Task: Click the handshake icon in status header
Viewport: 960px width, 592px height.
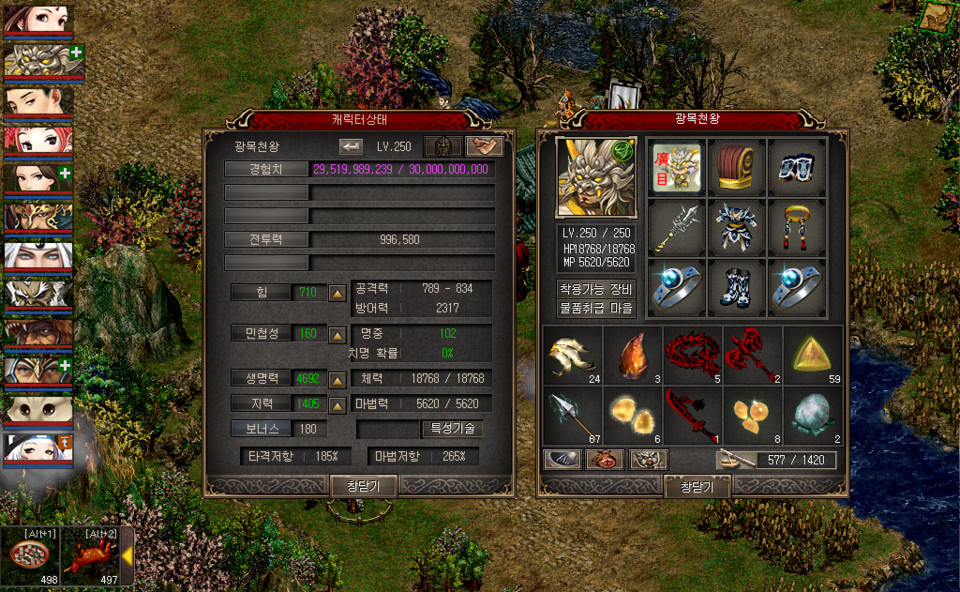Action: click(x=484, y=146)
